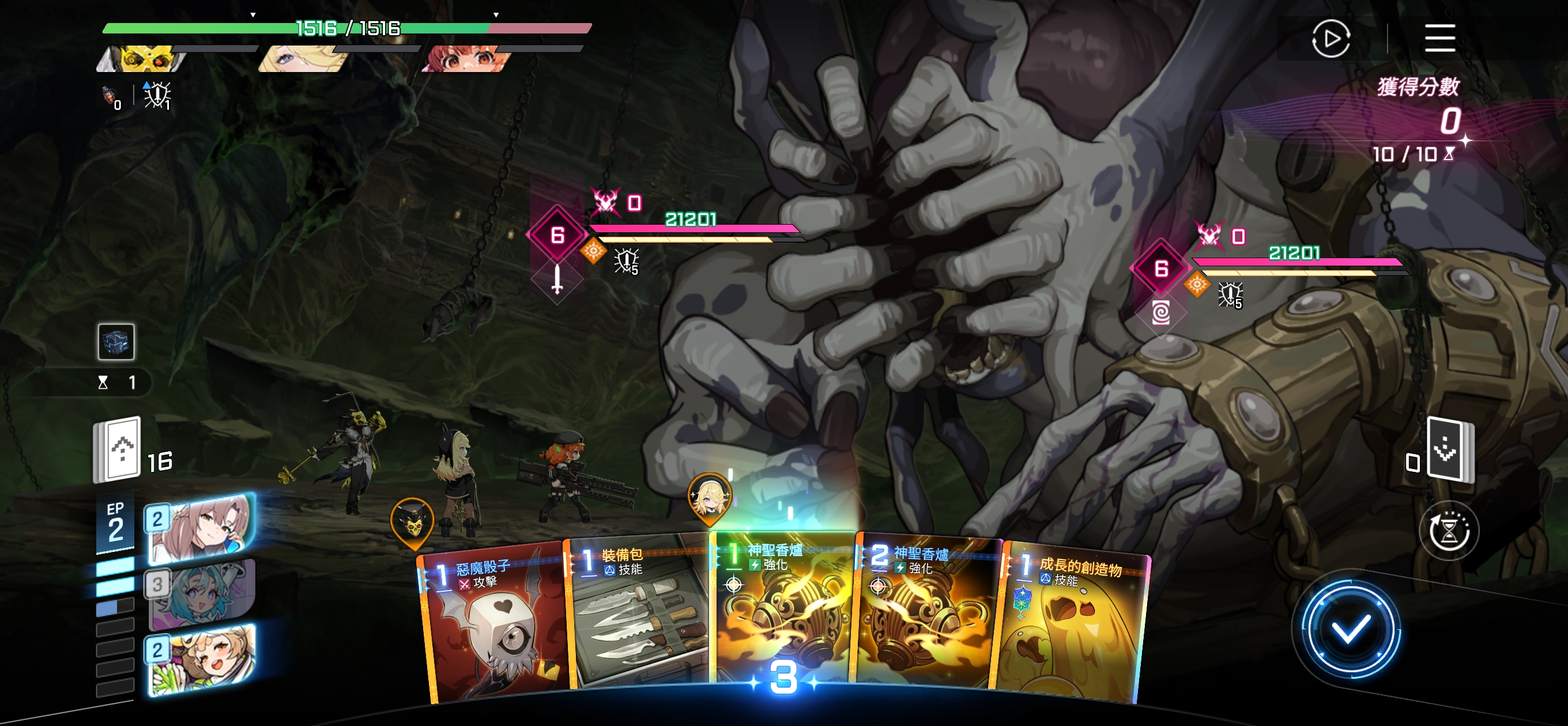The width and height of the screenshot is (1568, 726).
Task: Play the highlighted 1-cost 神聖香爐 card
Action: [783, 608]
